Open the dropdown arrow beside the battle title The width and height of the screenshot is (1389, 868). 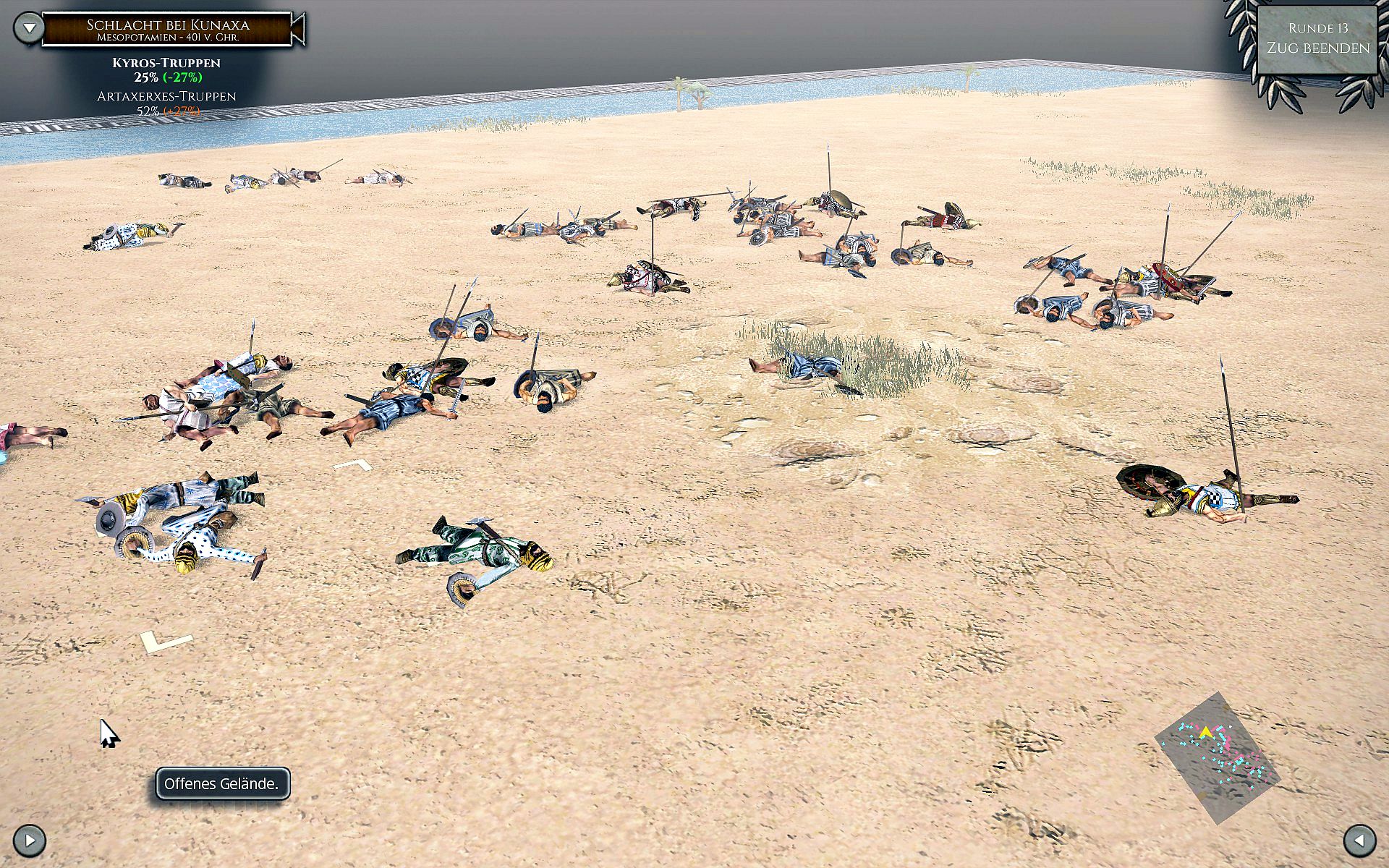[29, 28]
